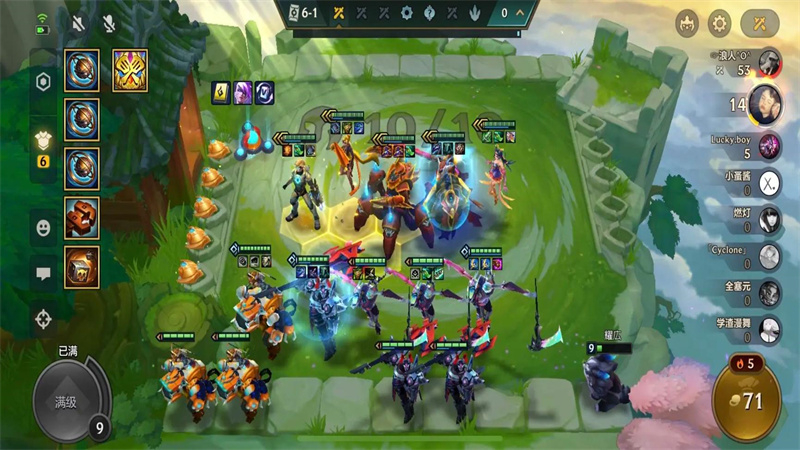Open the hexagon panel in left sidebar
Screen dimensions: 800x450
43,82
